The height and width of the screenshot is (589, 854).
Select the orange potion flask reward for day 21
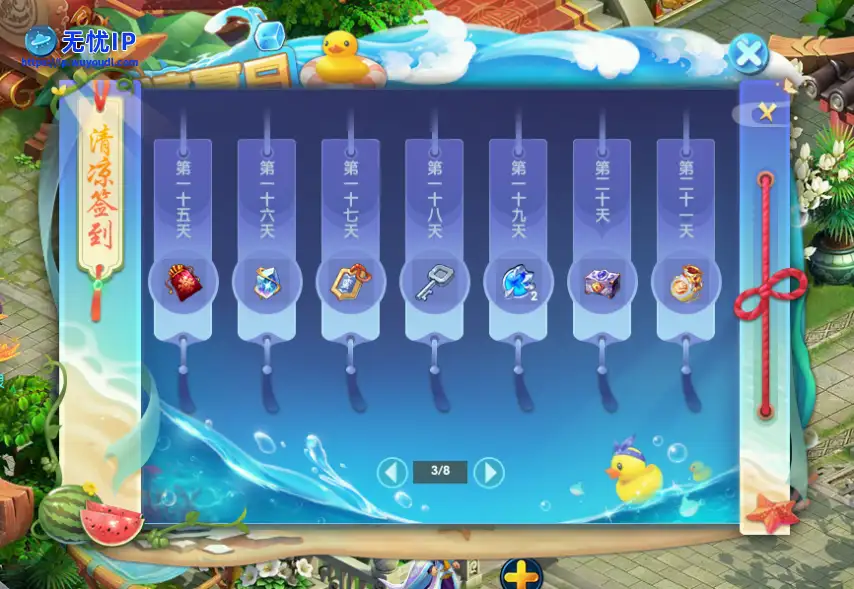[686, 283]
